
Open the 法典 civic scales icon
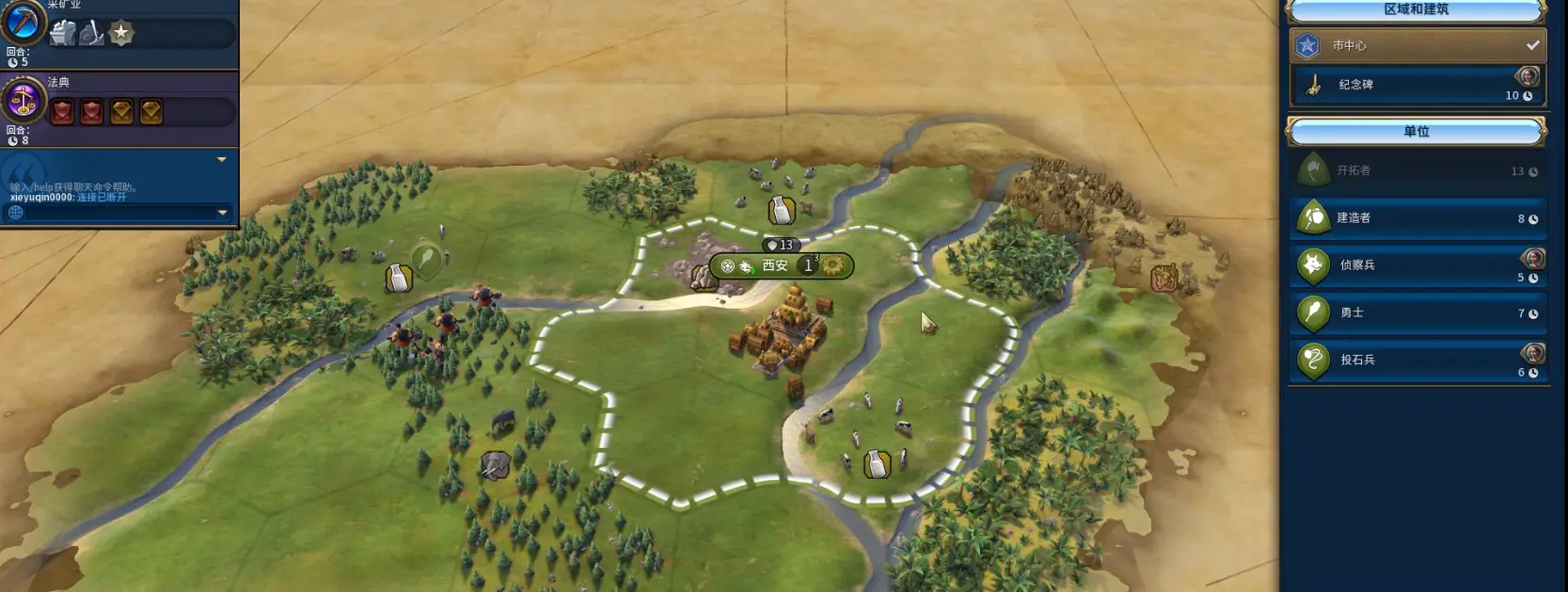coord(23,100)
